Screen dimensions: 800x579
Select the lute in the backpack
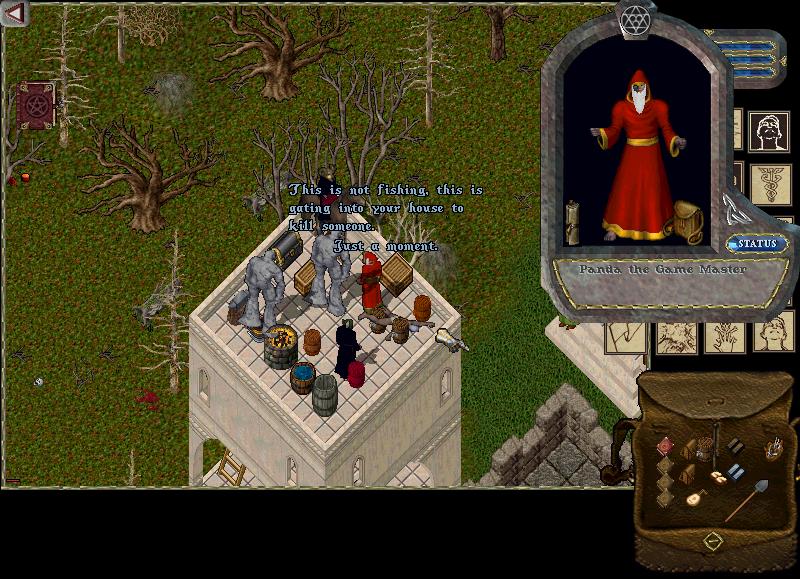[694, 497]
